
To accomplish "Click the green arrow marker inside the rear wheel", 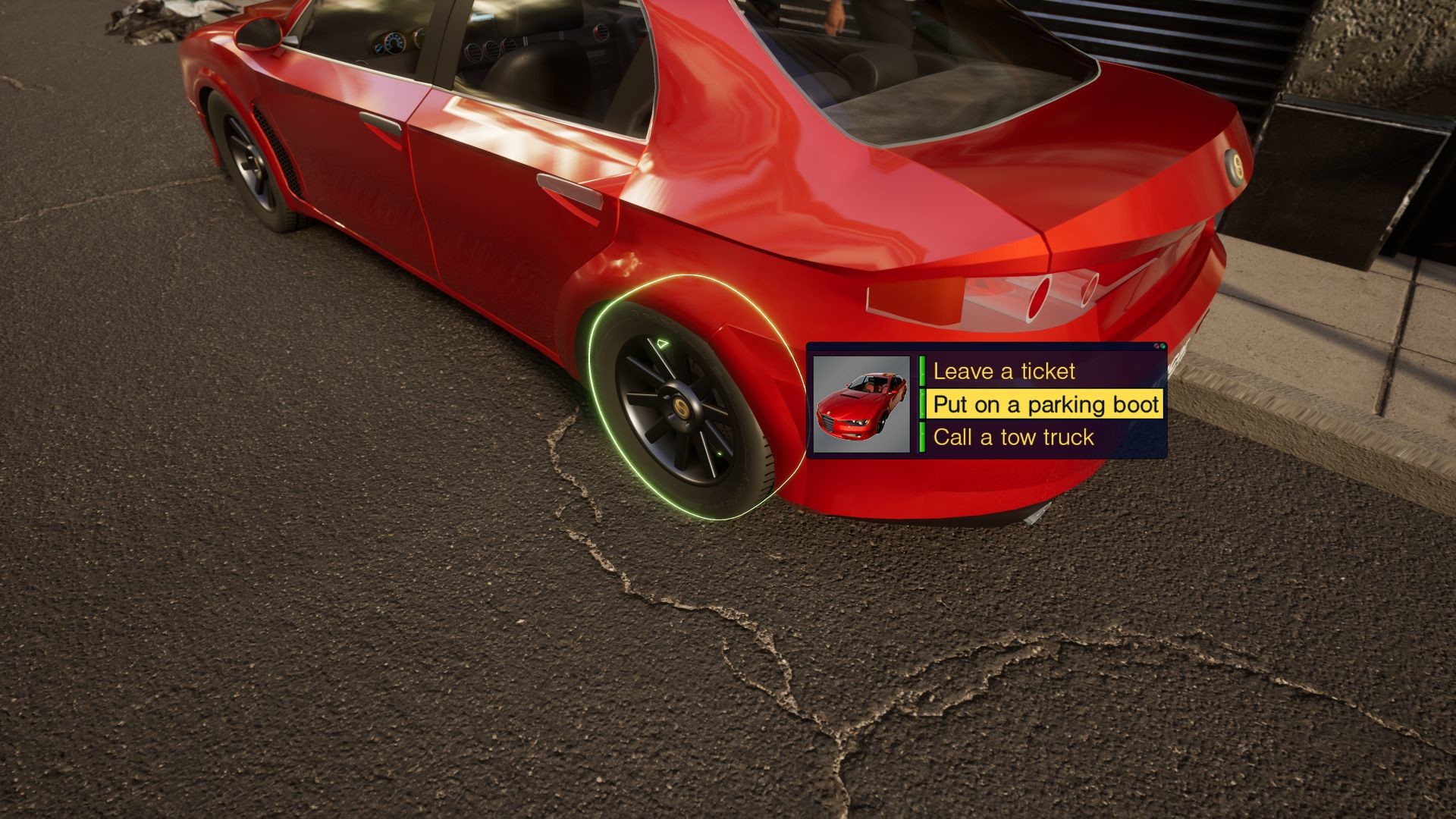I will (x=664, y=341).
